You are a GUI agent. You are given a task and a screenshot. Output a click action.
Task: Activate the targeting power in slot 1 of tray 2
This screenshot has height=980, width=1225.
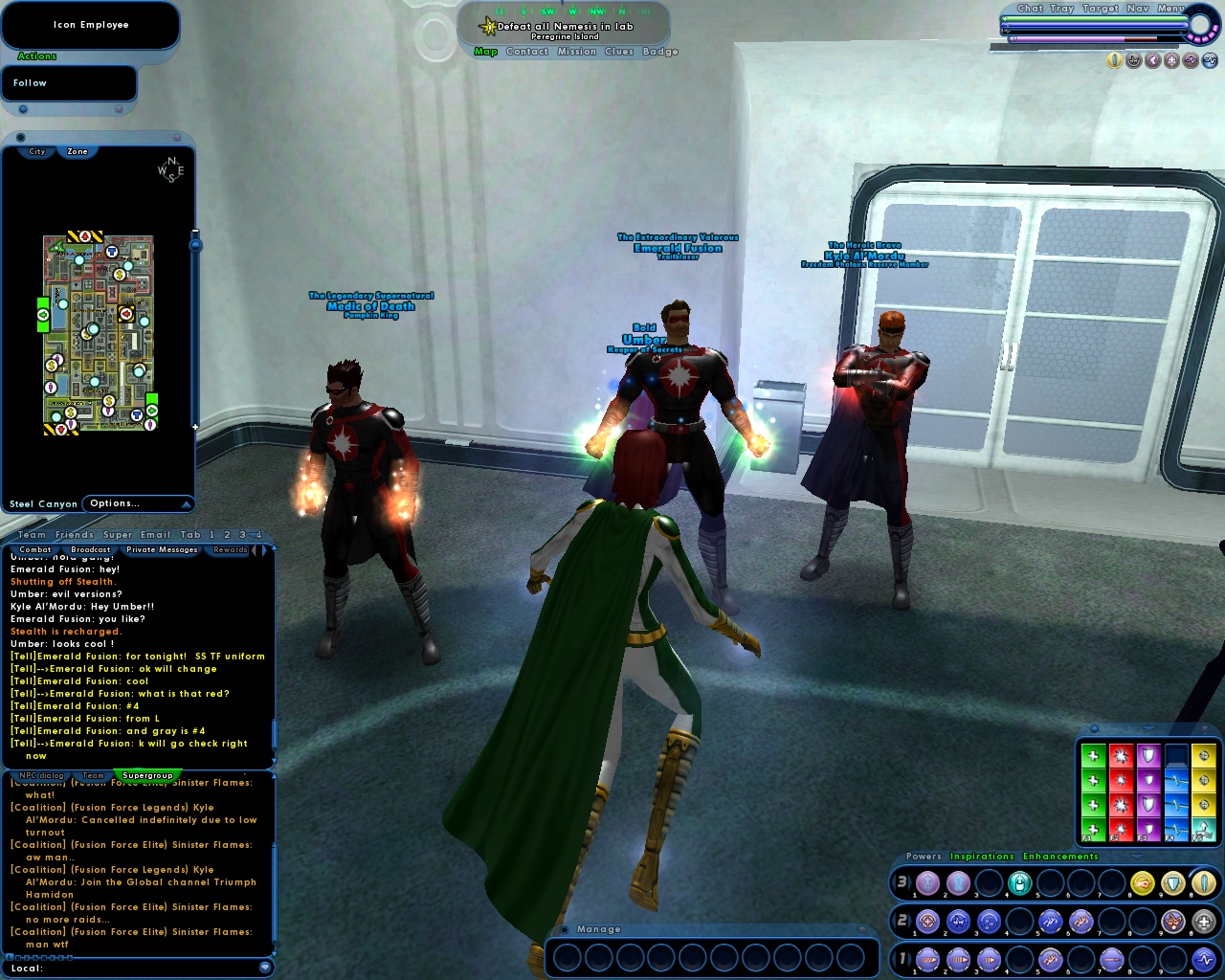pos(926,921)
